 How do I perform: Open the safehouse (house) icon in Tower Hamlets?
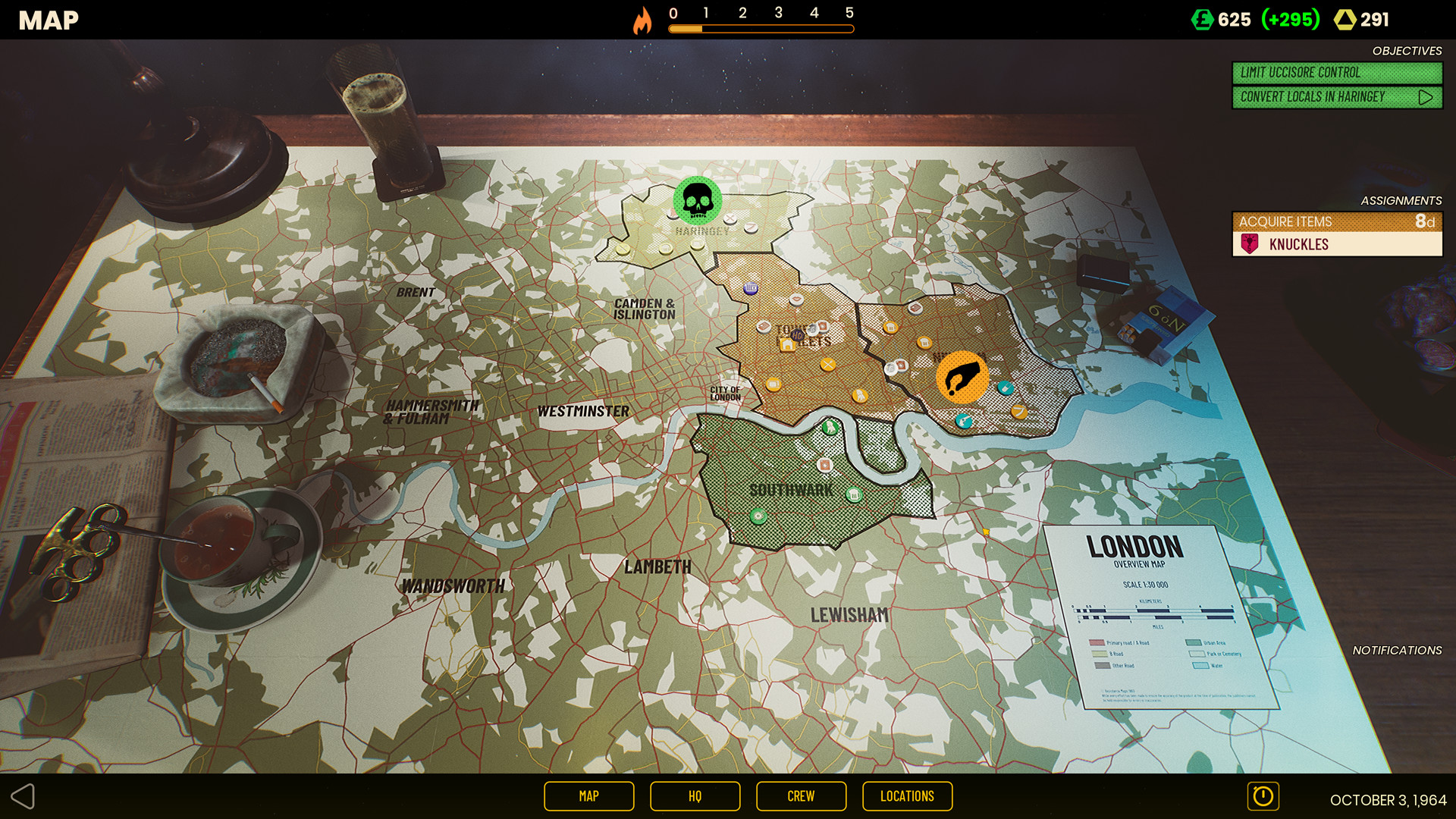click(787, 344)
